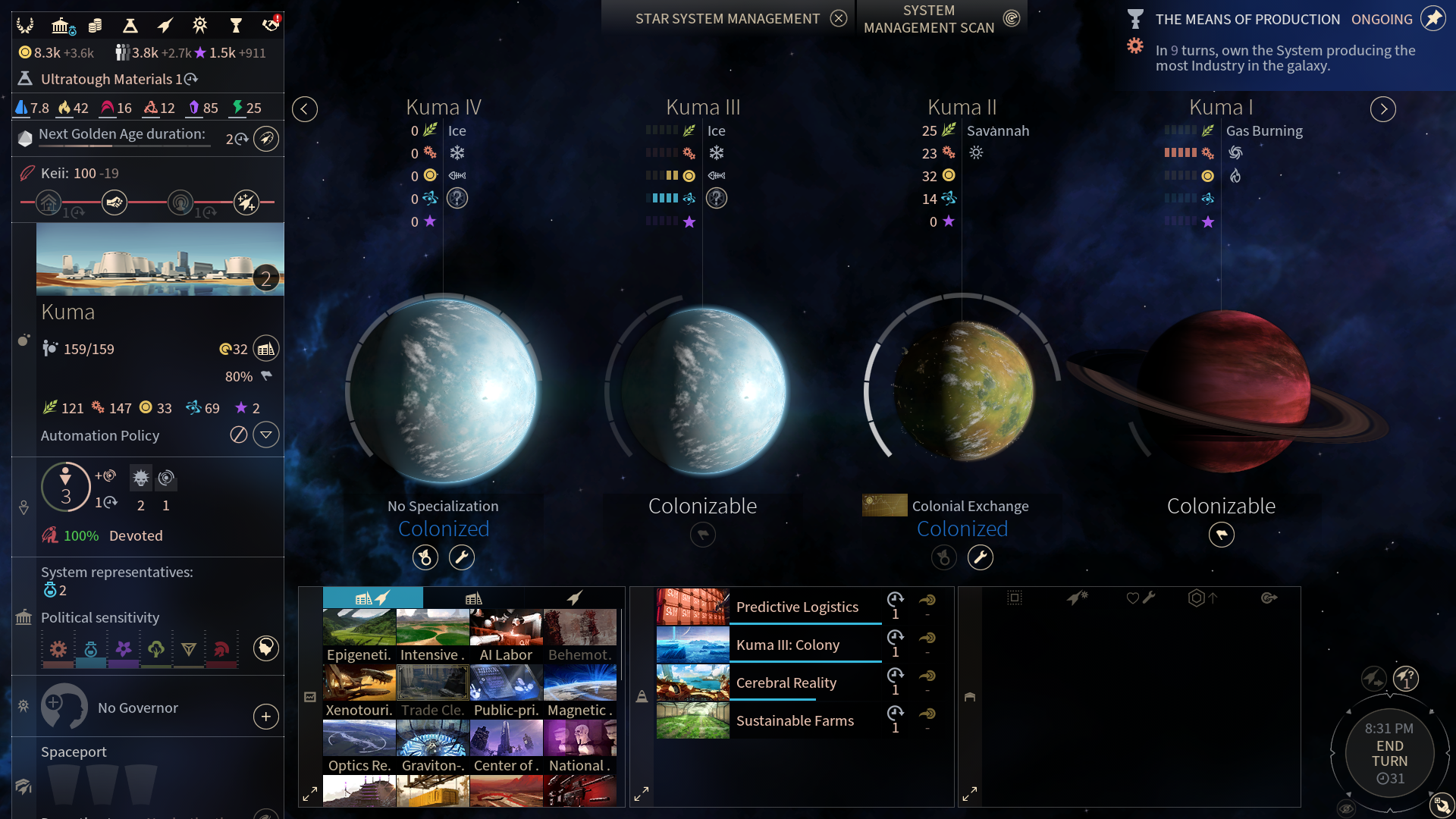Select Cerebral Reality in build queue
This screenshot has width=1456, height=819.
point(786,682)
